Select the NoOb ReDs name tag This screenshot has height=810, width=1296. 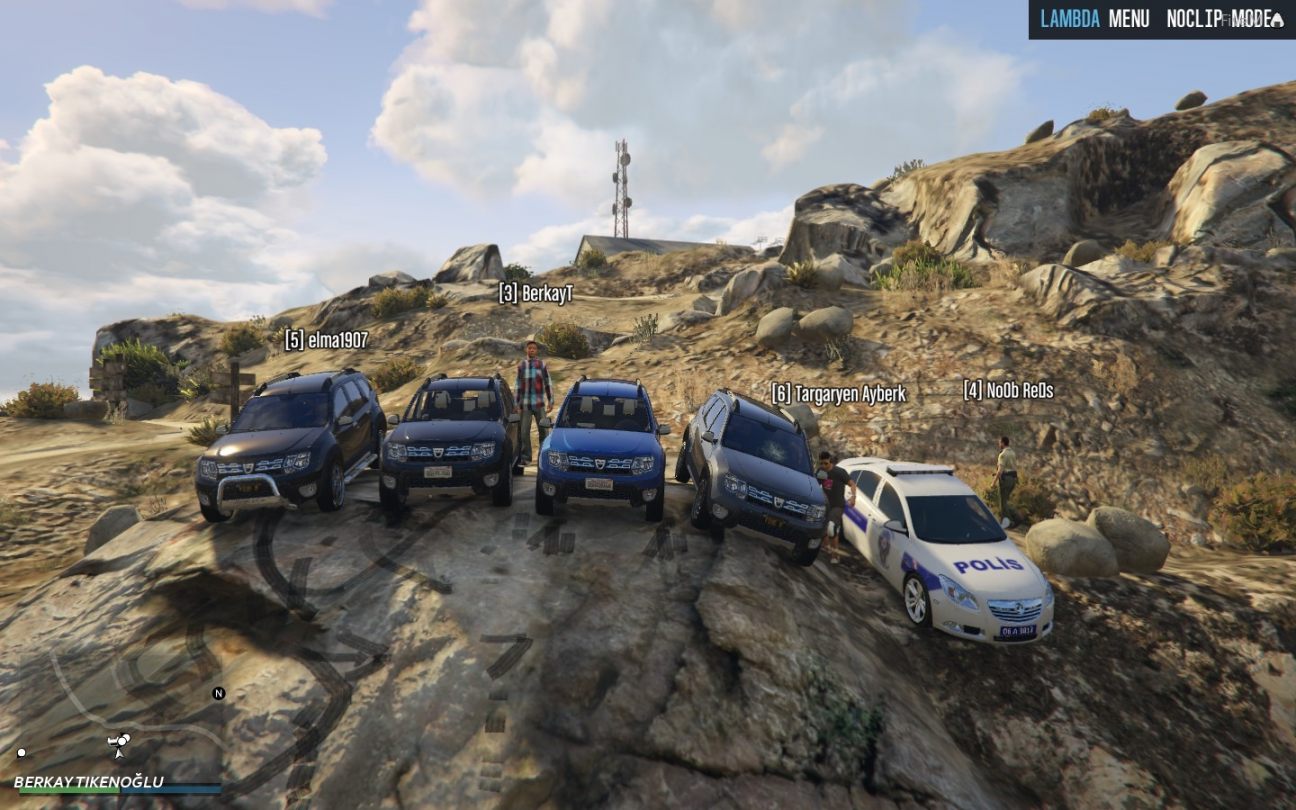point(1008,390)
